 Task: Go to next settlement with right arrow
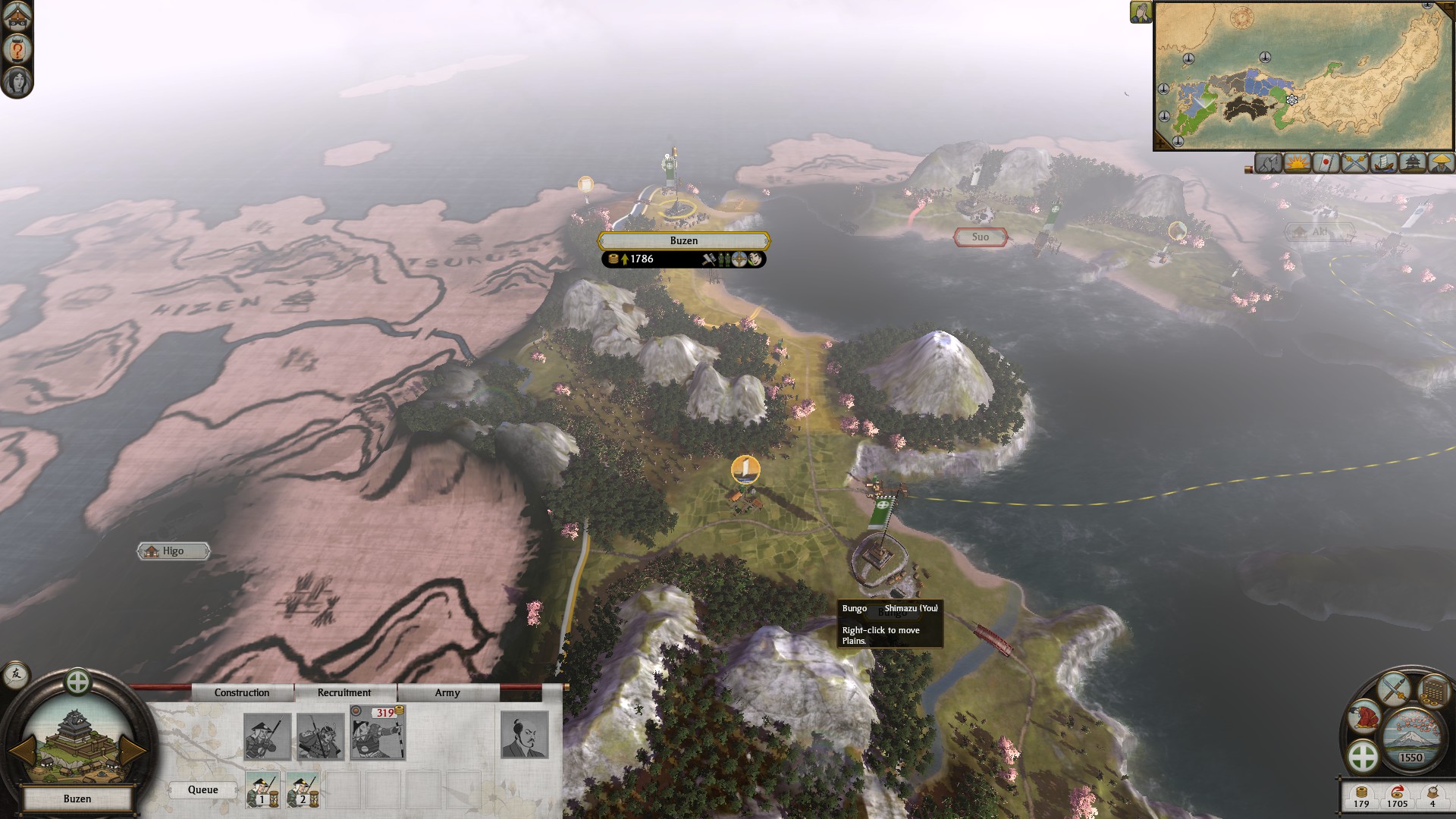(x=133, y=750)
